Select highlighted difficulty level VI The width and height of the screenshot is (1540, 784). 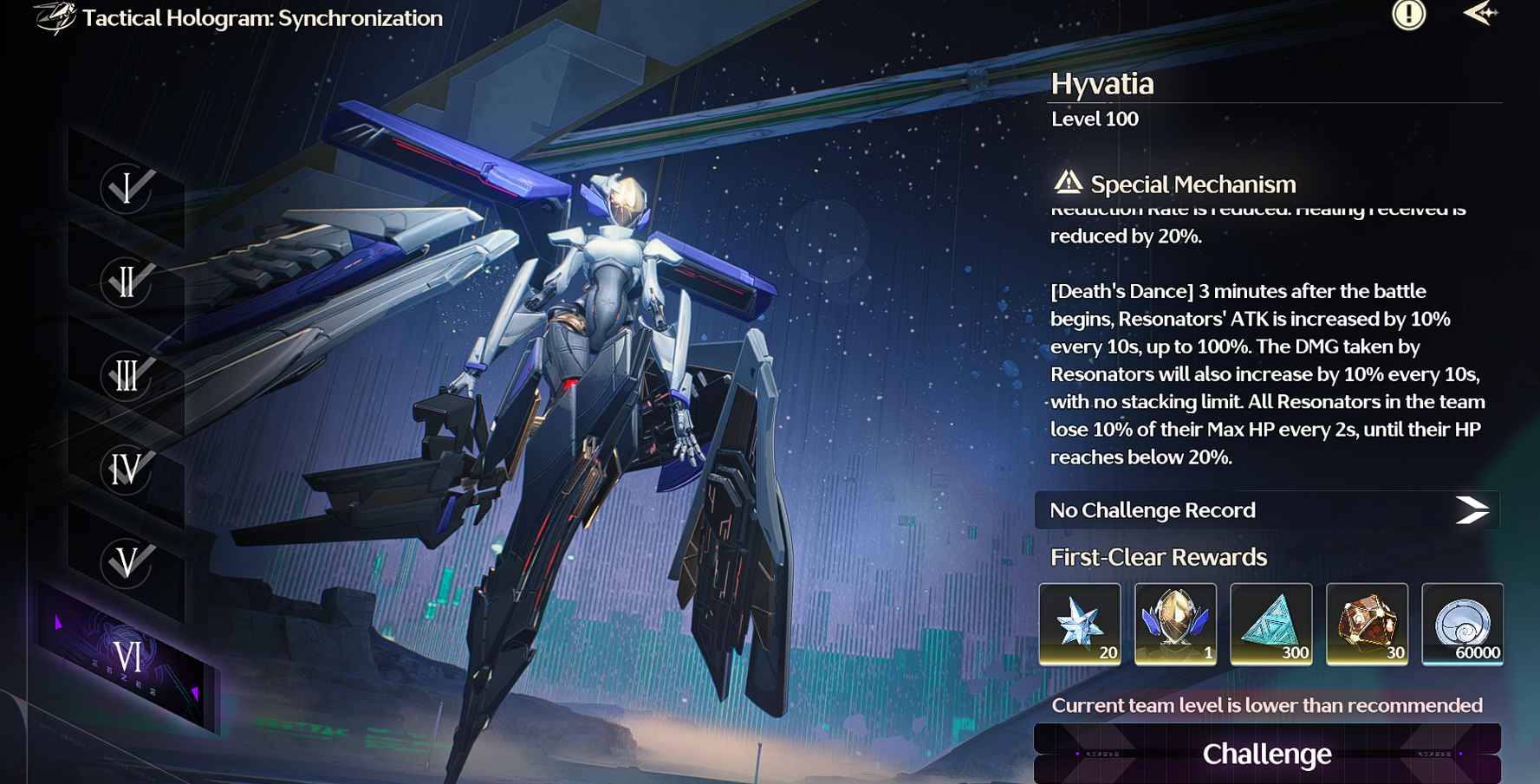point(127,658)
